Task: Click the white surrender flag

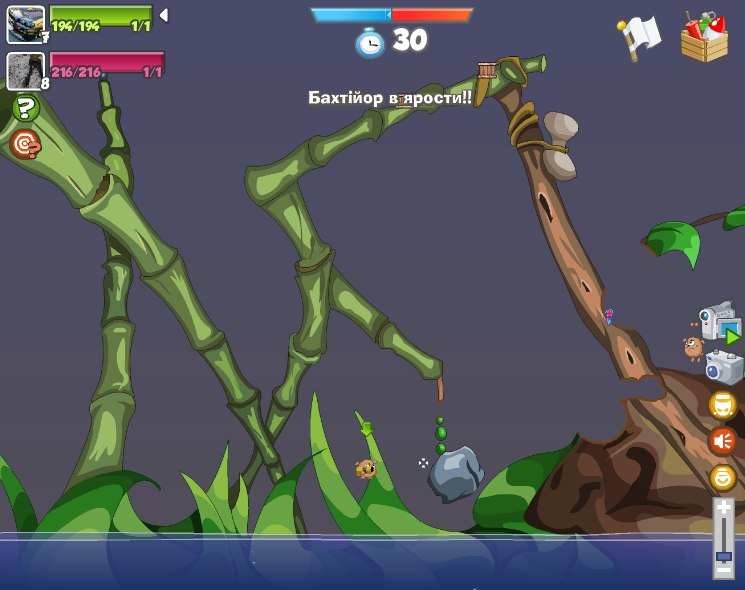Action: (639, 38)
